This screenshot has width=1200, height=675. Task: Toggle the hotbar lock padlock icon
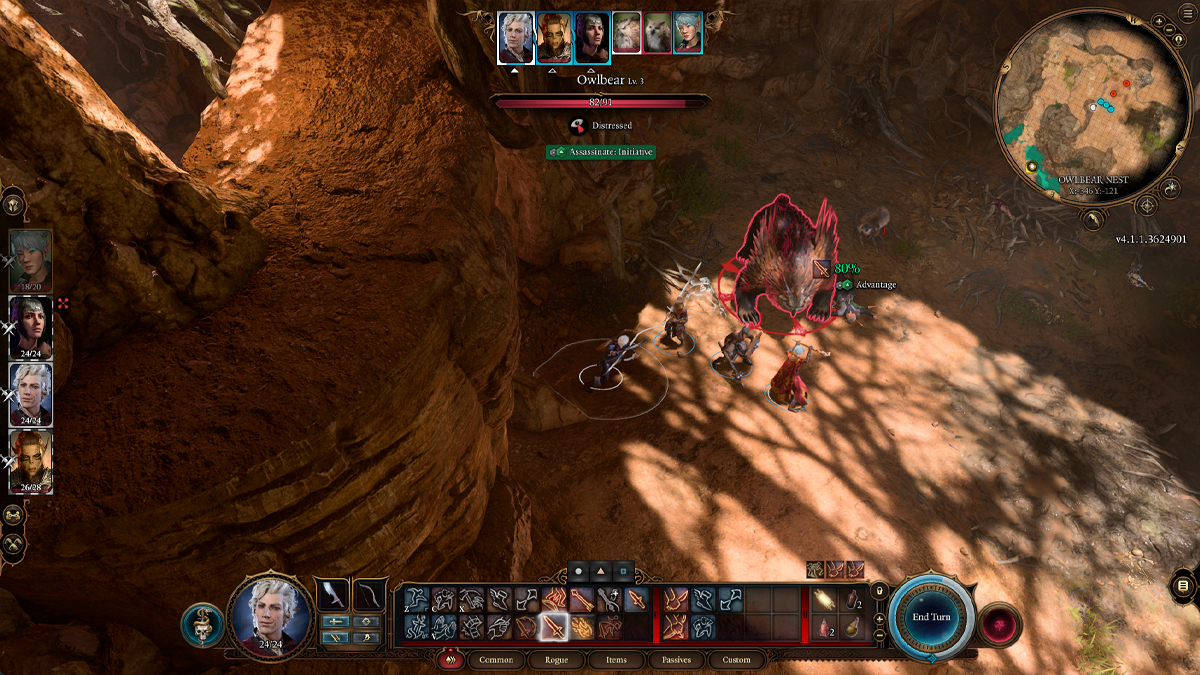(x=879, y=590)
